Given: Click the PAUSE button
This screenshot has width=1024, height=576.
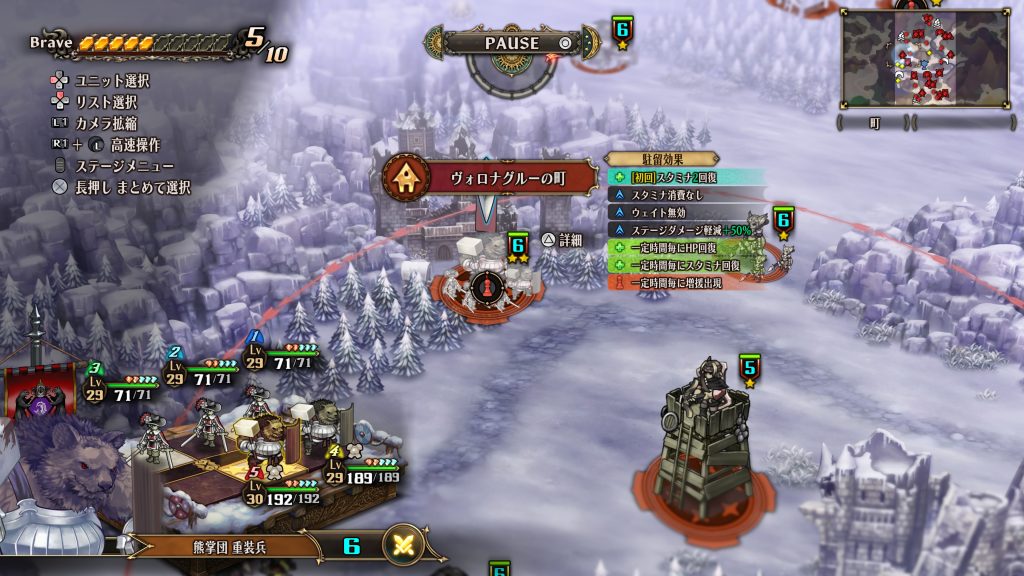Looking at the screenshot, I should tap(512, 43).
